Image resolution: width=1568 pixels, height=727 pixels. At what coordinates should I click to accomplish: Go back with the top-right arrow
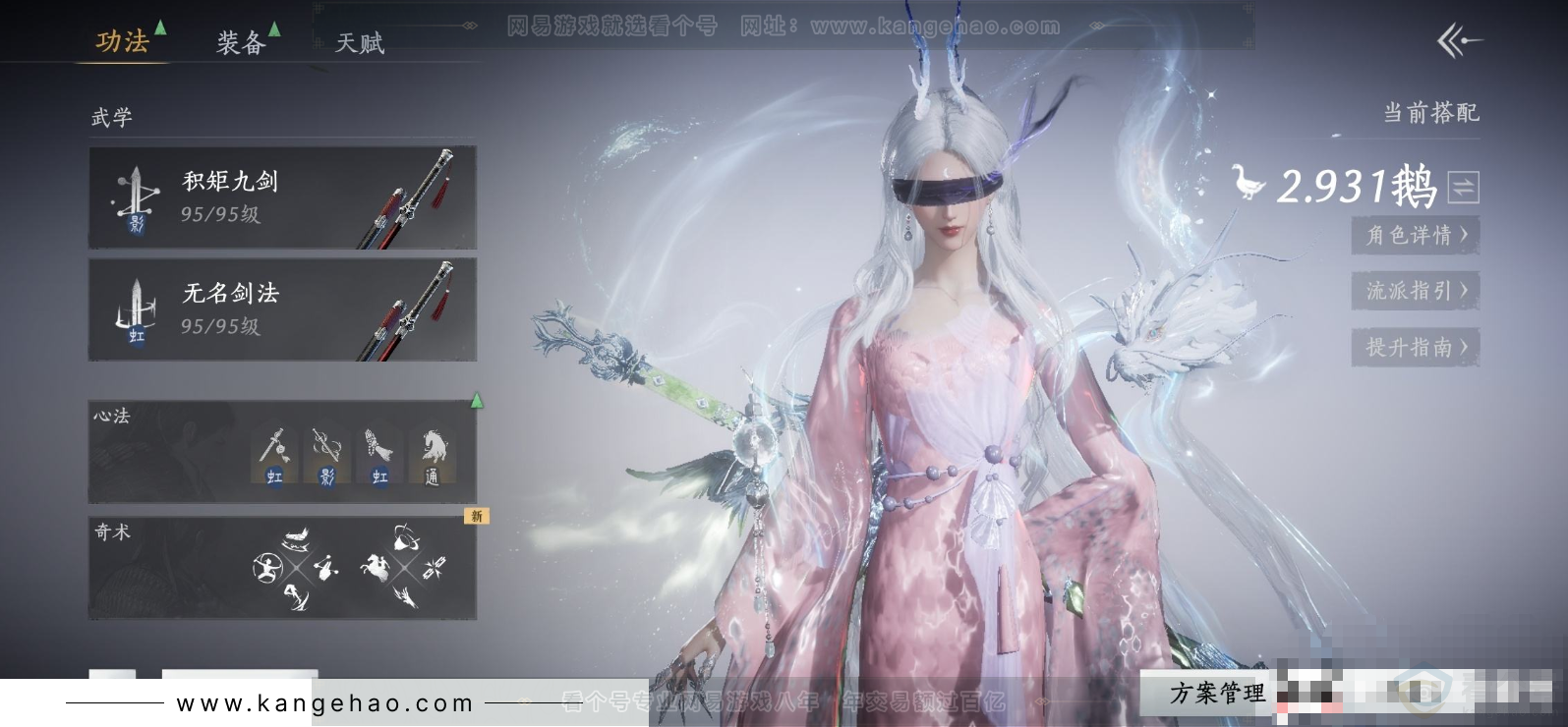click(1459, 41)
